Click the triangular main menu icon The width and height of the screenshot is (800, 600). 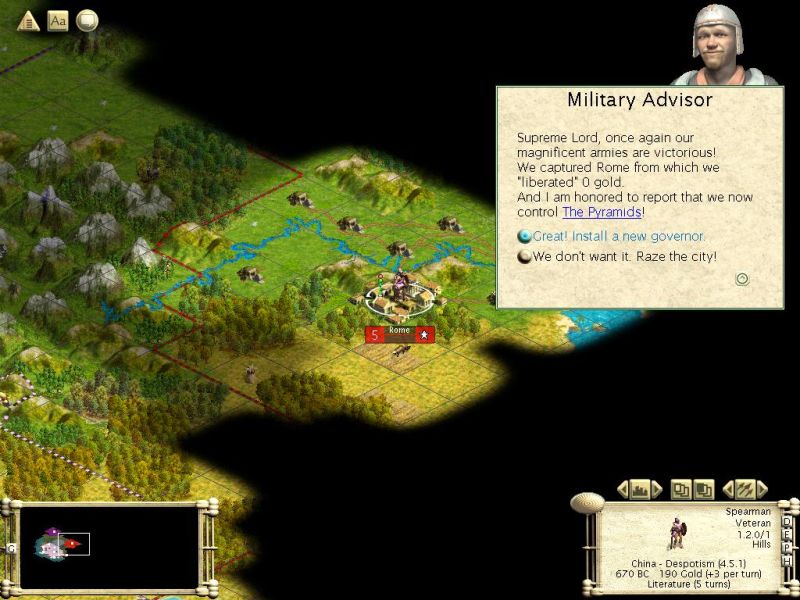tap(28, 20)
